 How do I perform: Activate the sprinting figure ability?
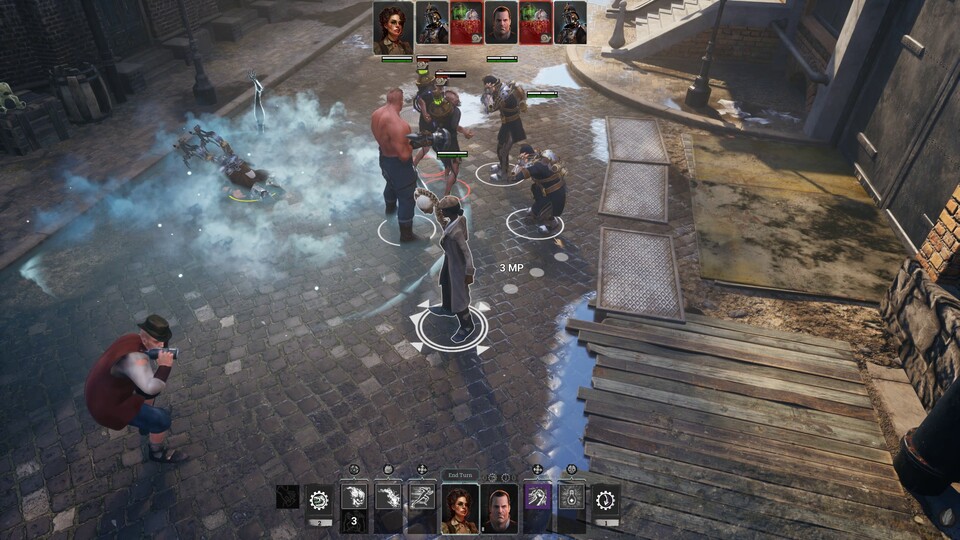point(422,498)
